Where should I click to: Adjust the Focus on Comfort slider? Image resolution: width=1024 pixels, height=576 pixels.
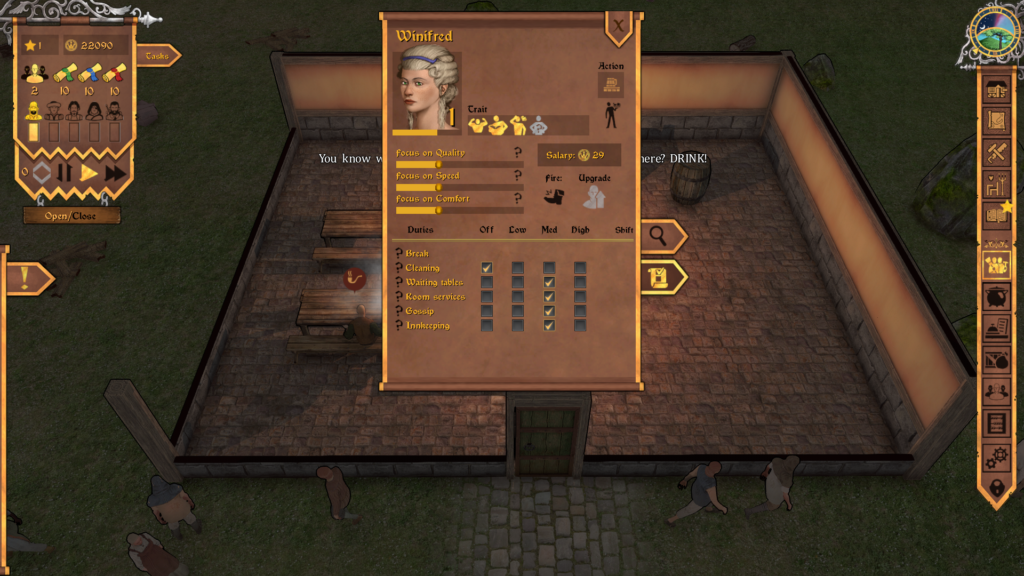click(x=439, y=210)
